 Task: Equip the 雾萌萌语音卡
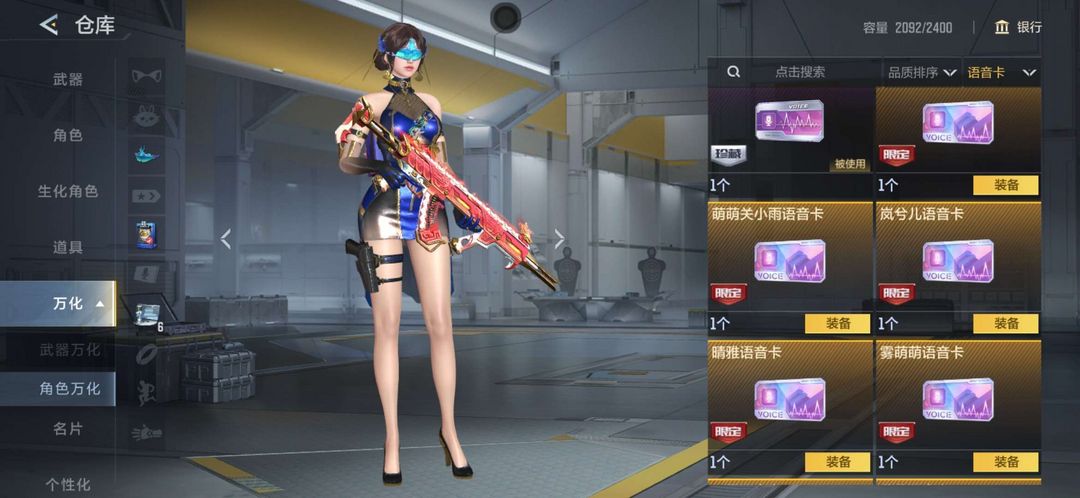[x=1005, y=462]
